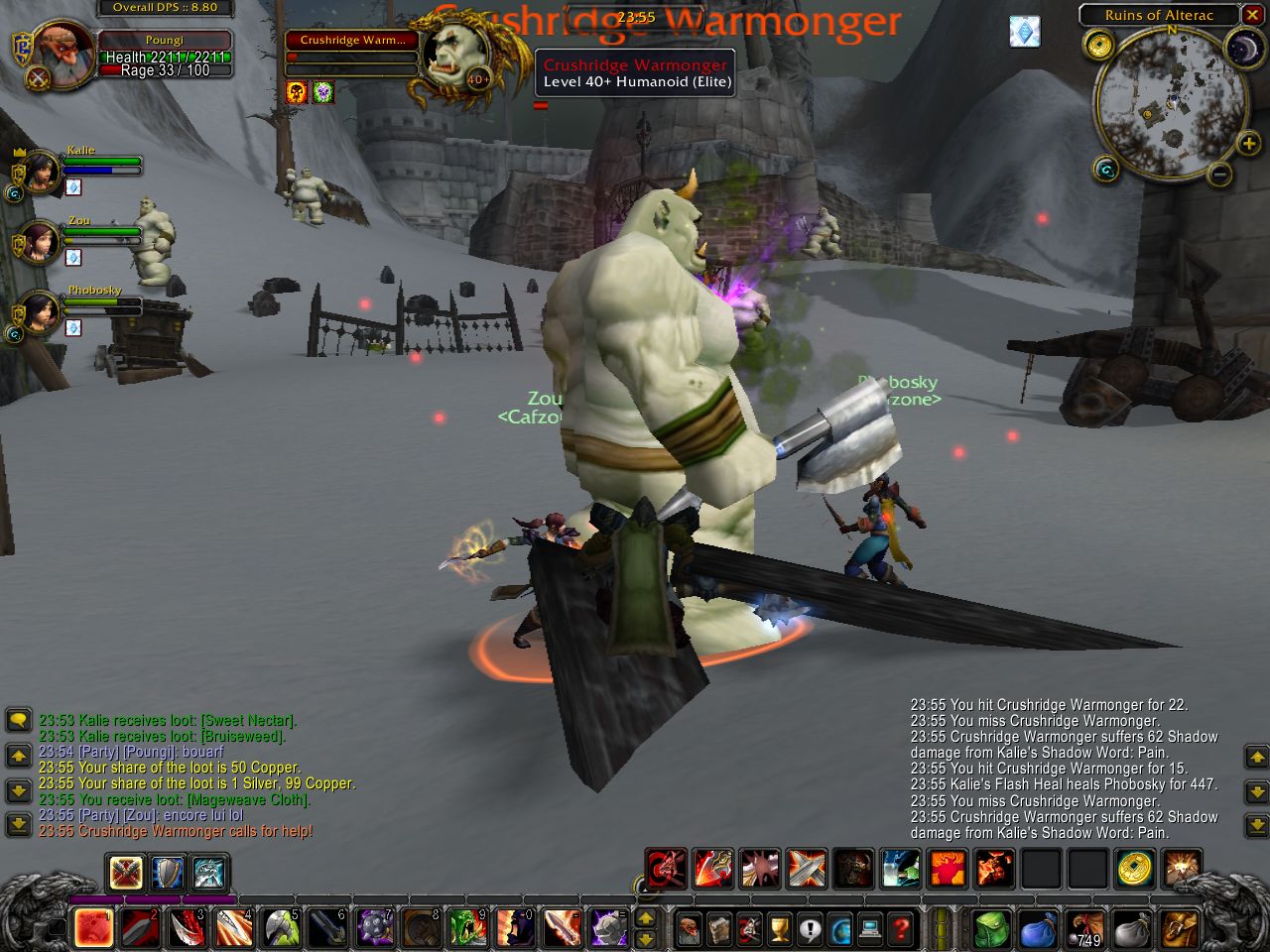This screenshot has height=952, width=1270.
Task: Use the action bar slot 1 ability
Action: pos(94,927)
